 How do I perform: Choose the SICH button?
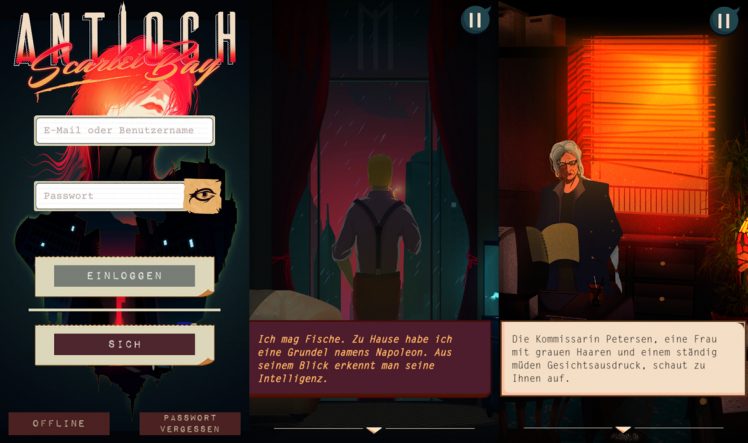125,344
